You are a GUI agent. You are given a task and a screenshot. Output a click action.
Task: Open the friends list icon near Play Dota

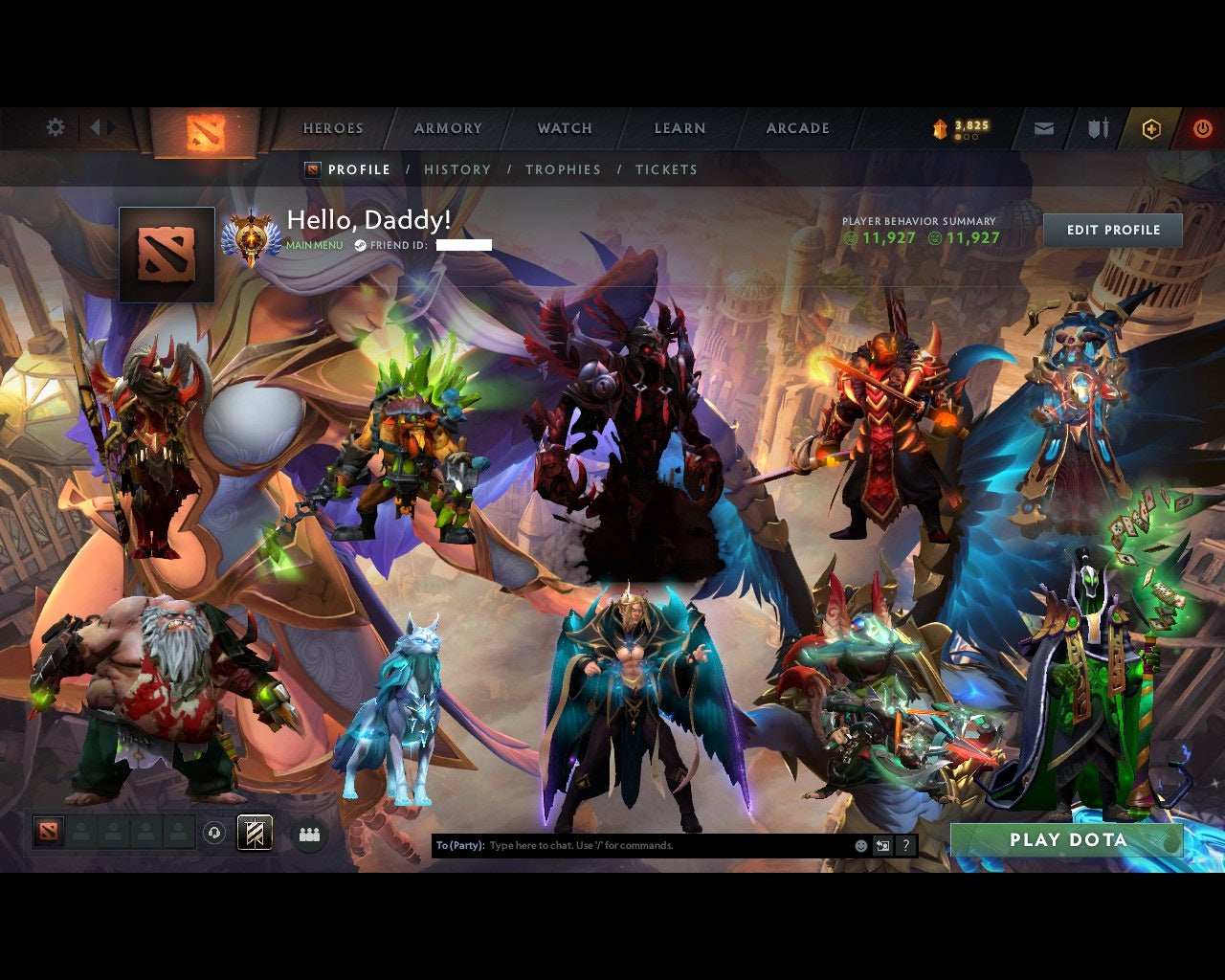[x=308, y=833]
